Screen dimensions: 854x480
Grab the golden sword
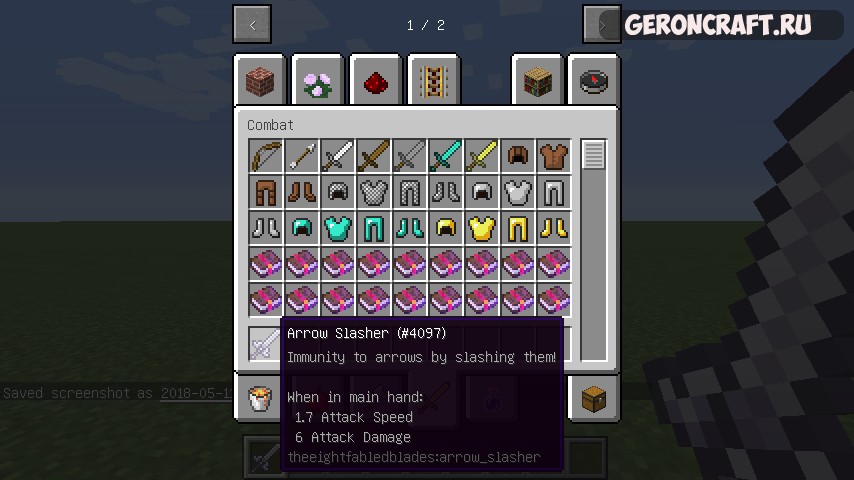click(483, 156)
